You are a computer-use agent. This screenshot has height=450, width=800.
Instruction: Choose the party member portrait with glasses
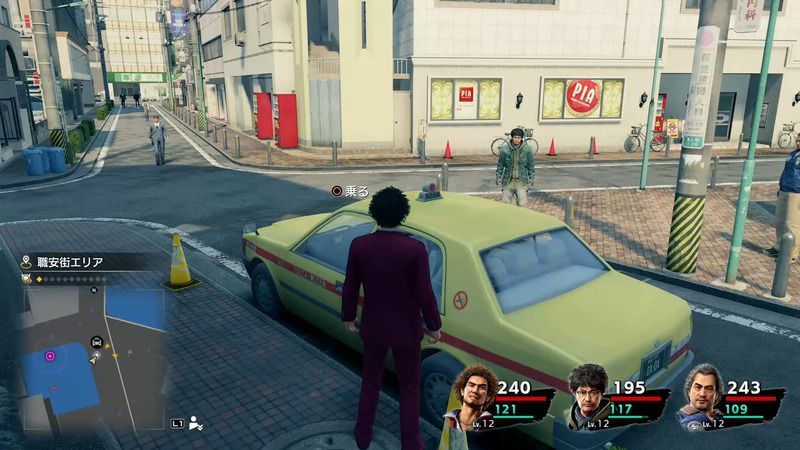click(x=588, y=393)
